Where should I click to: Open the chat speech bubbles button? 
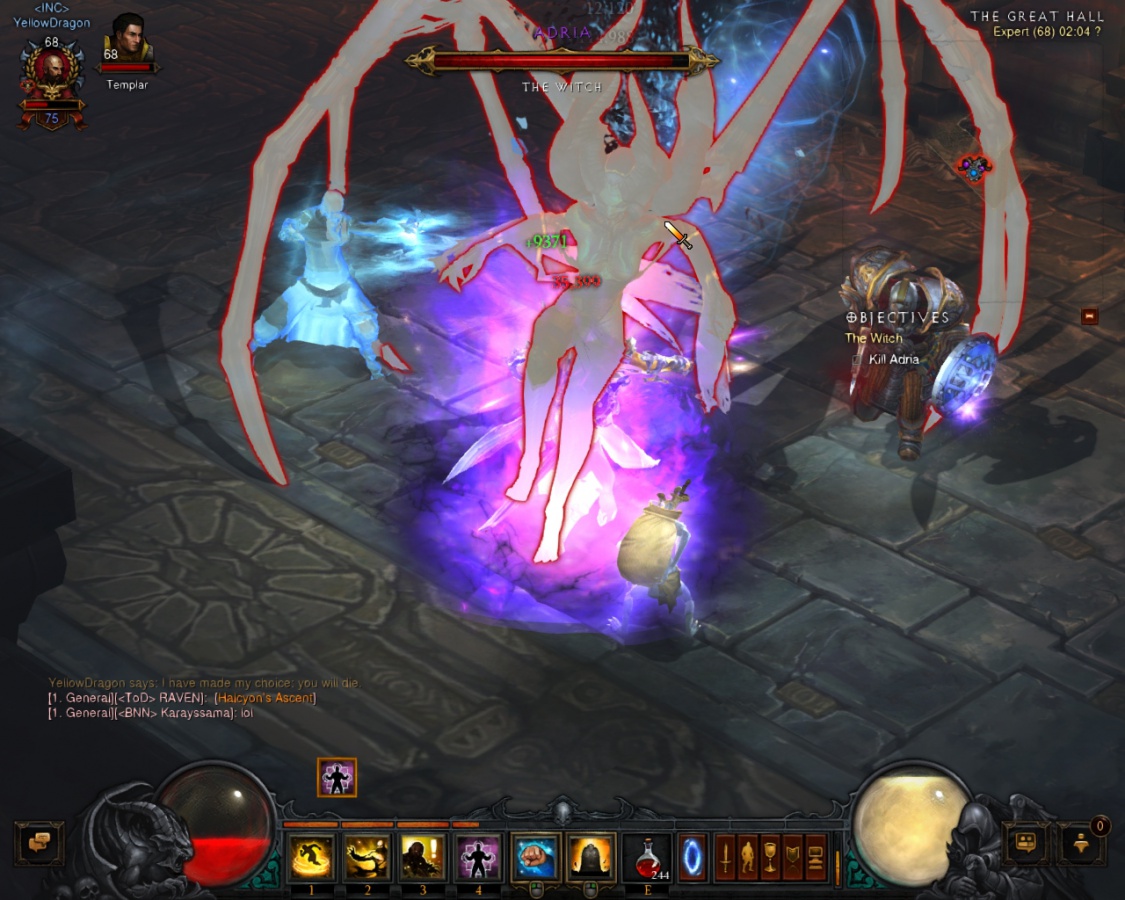click(x=39, y=843)
